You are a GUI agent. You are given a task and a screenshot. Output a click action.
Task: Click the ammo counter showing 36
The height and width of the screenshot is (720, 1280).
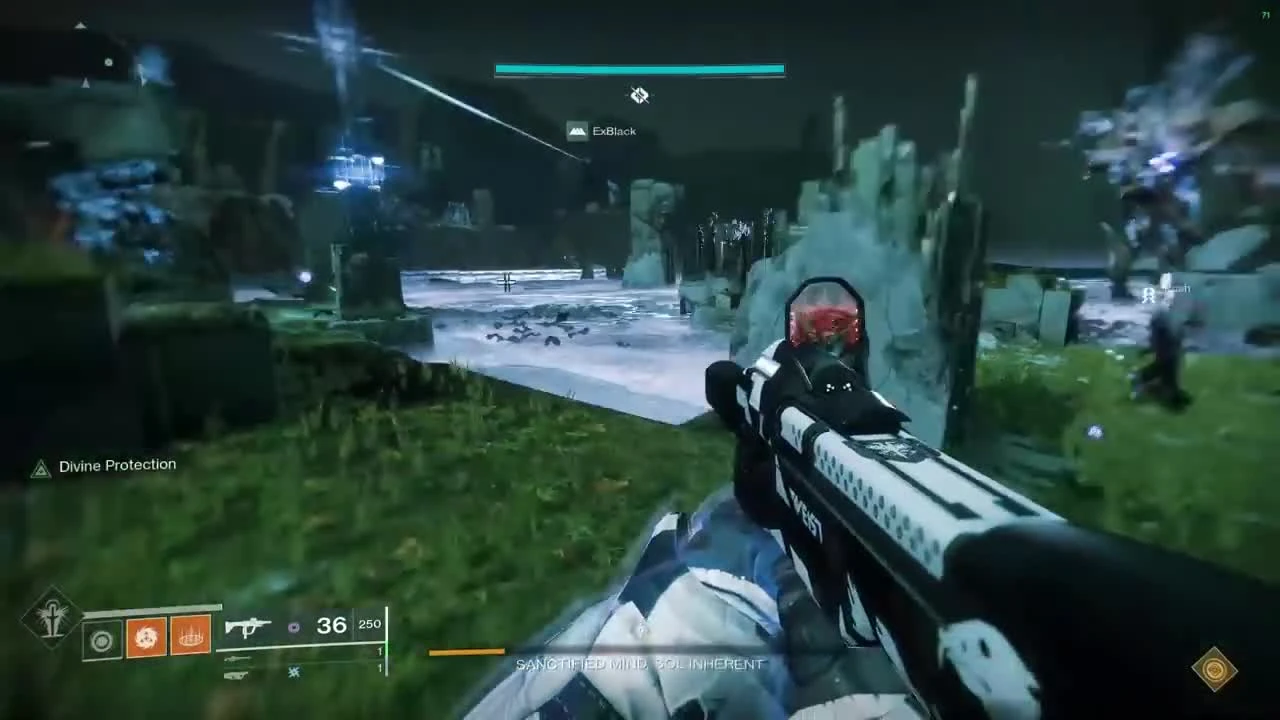point(331,625)
